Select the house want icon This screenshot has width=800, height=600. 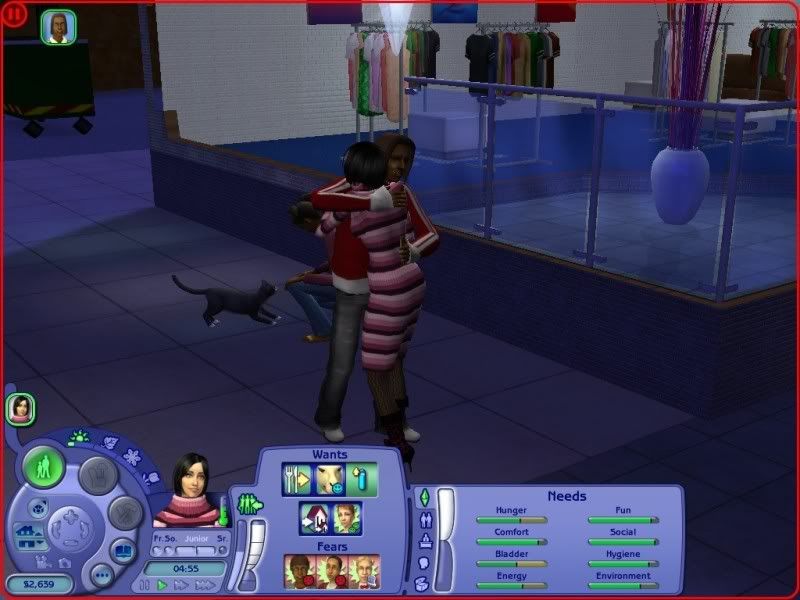coord(315,518)
